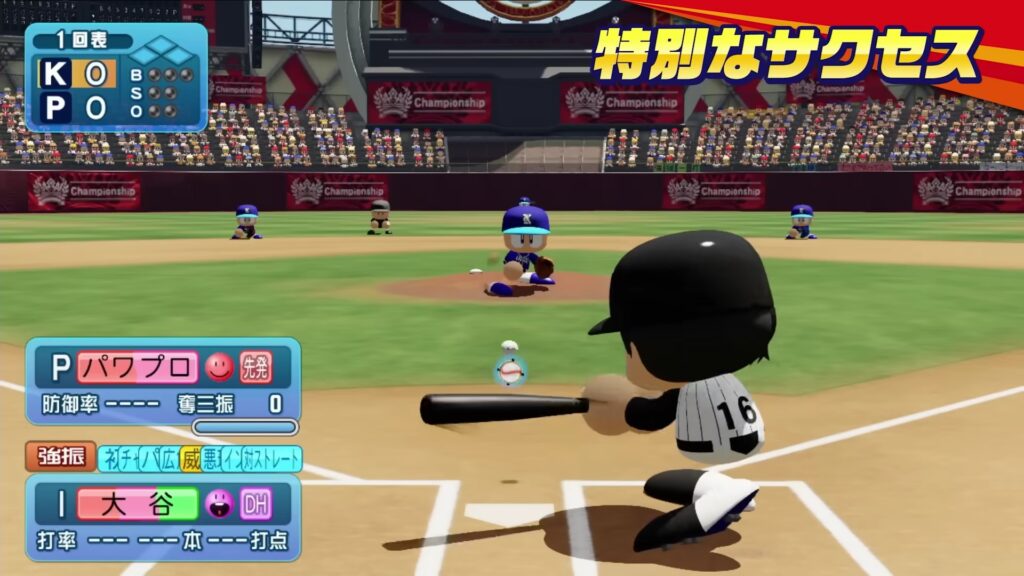The height and width of the screenshot is (576, 1024).
Task: Click the purple DH position badge
Action: click(x=255, y=503)
